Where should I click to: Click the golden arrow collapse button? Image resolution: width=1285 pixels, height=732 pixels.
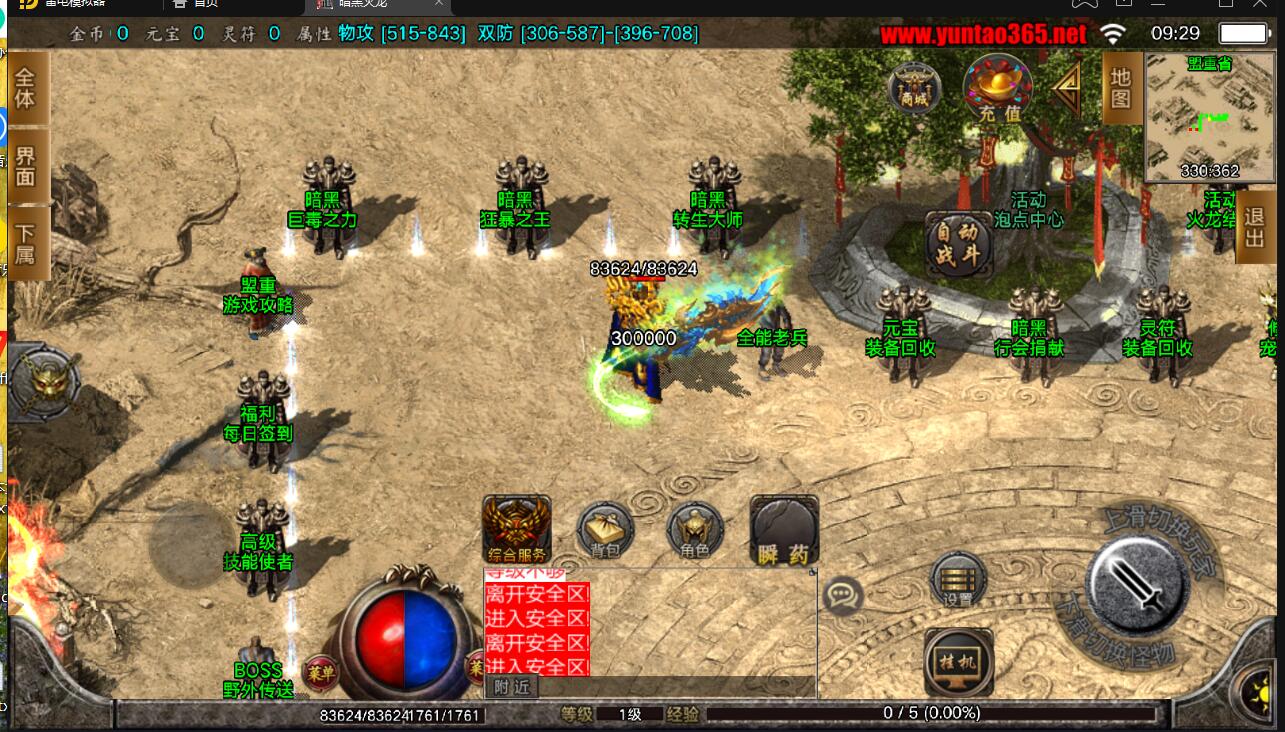click(x=1068, y=90)
